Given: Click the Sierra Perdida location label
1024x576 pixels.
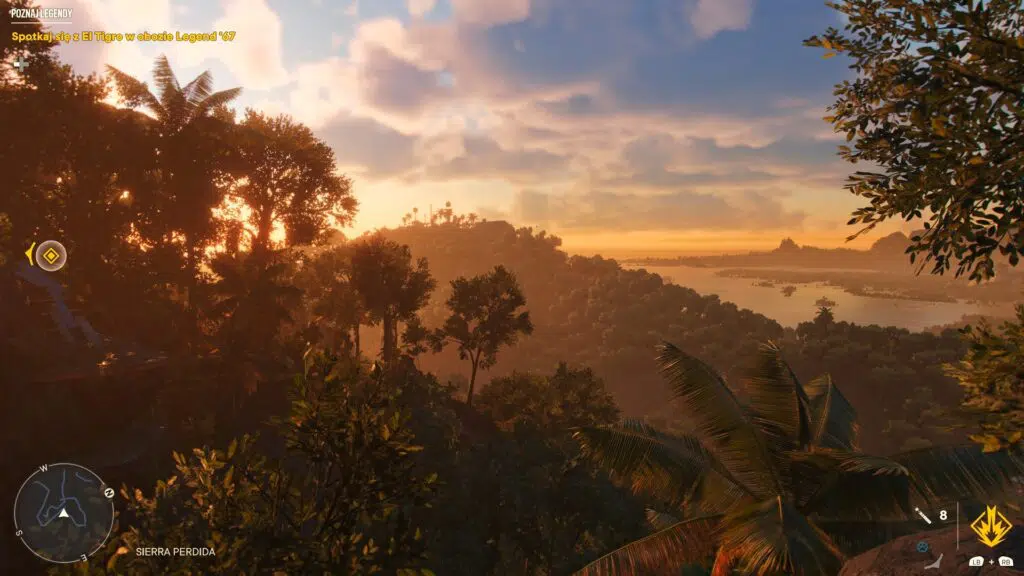Looking at the screenshot, I should 175,551.
